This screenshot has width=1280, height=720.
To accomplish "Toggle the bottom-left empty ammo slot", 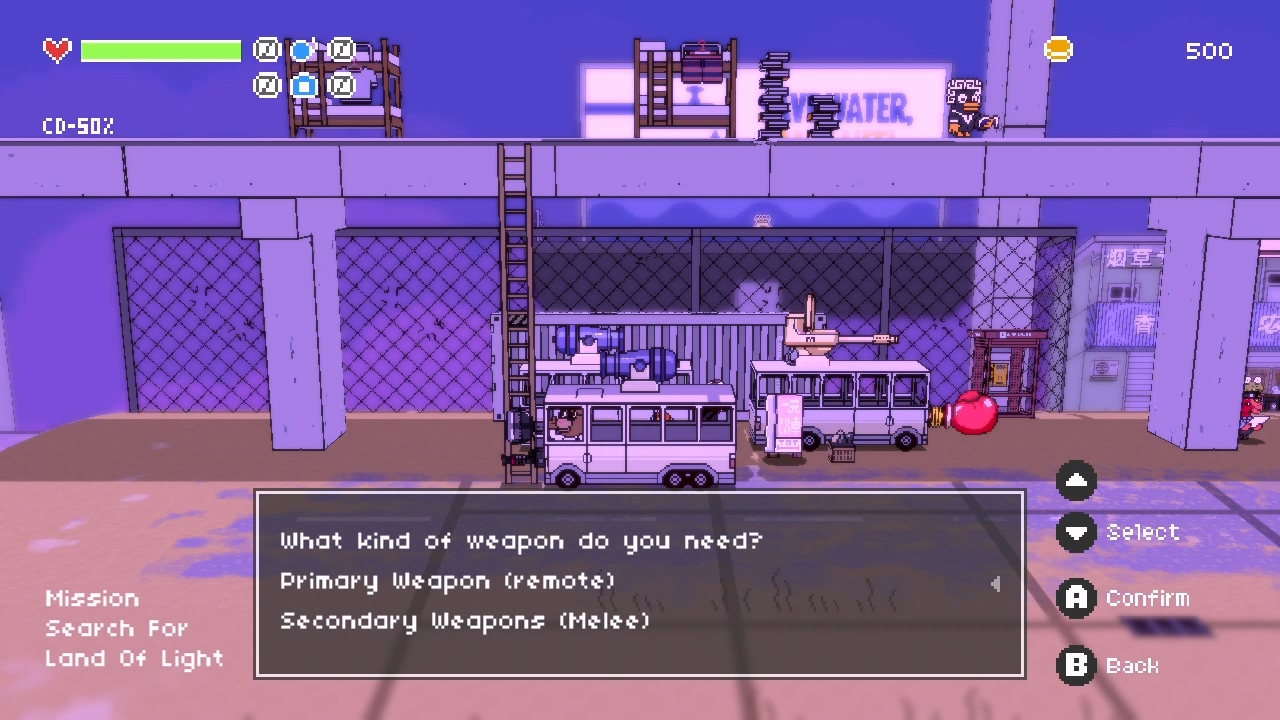I will [x=266, y=86].
